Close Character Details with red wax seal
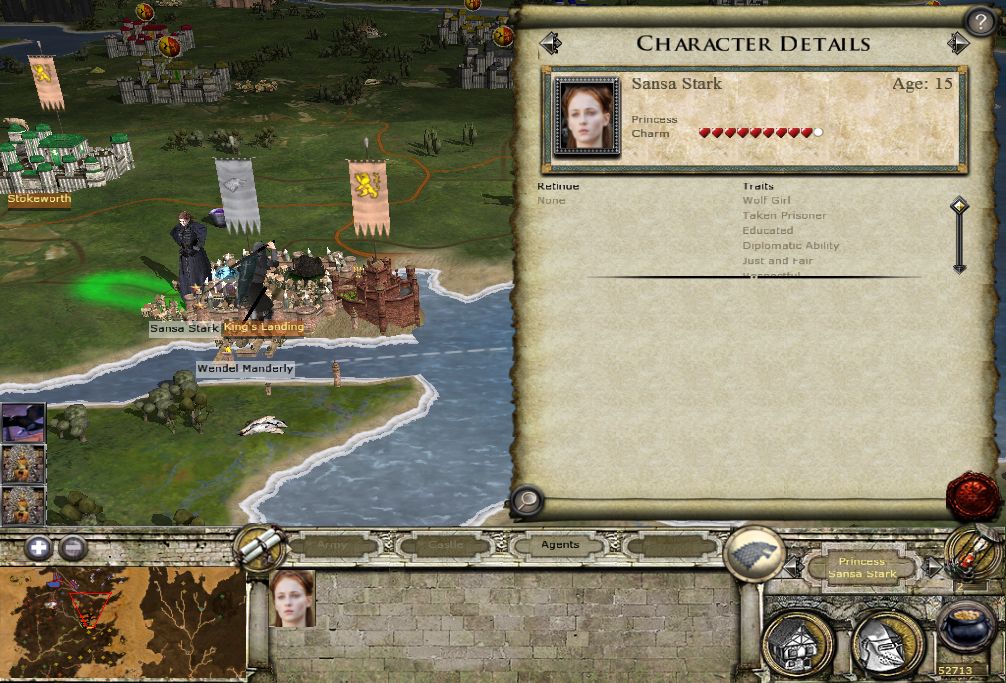Image resolution: width=1006 pixels, height=683 pixels. pos(972,496)
